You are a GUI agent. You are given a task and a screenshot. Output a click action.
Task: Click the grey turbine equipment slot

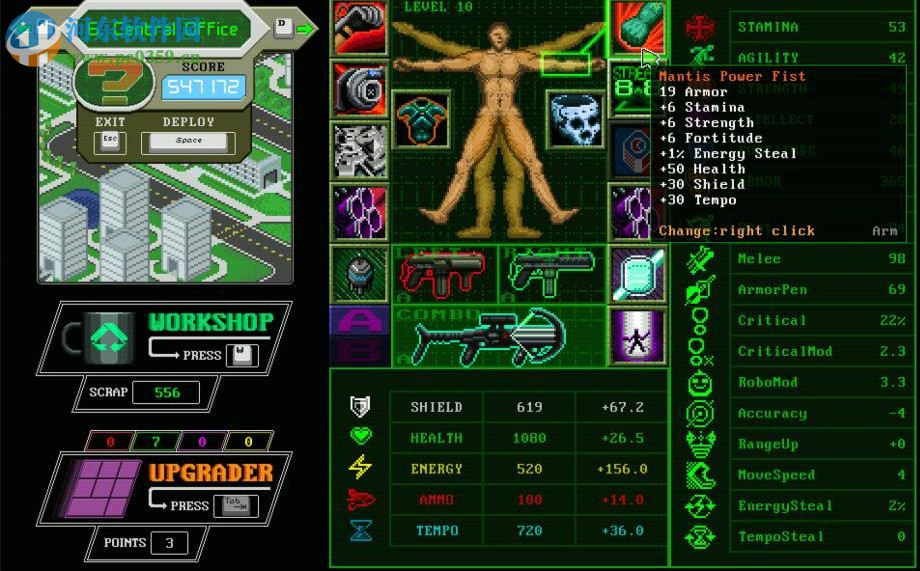click(360, 90)
